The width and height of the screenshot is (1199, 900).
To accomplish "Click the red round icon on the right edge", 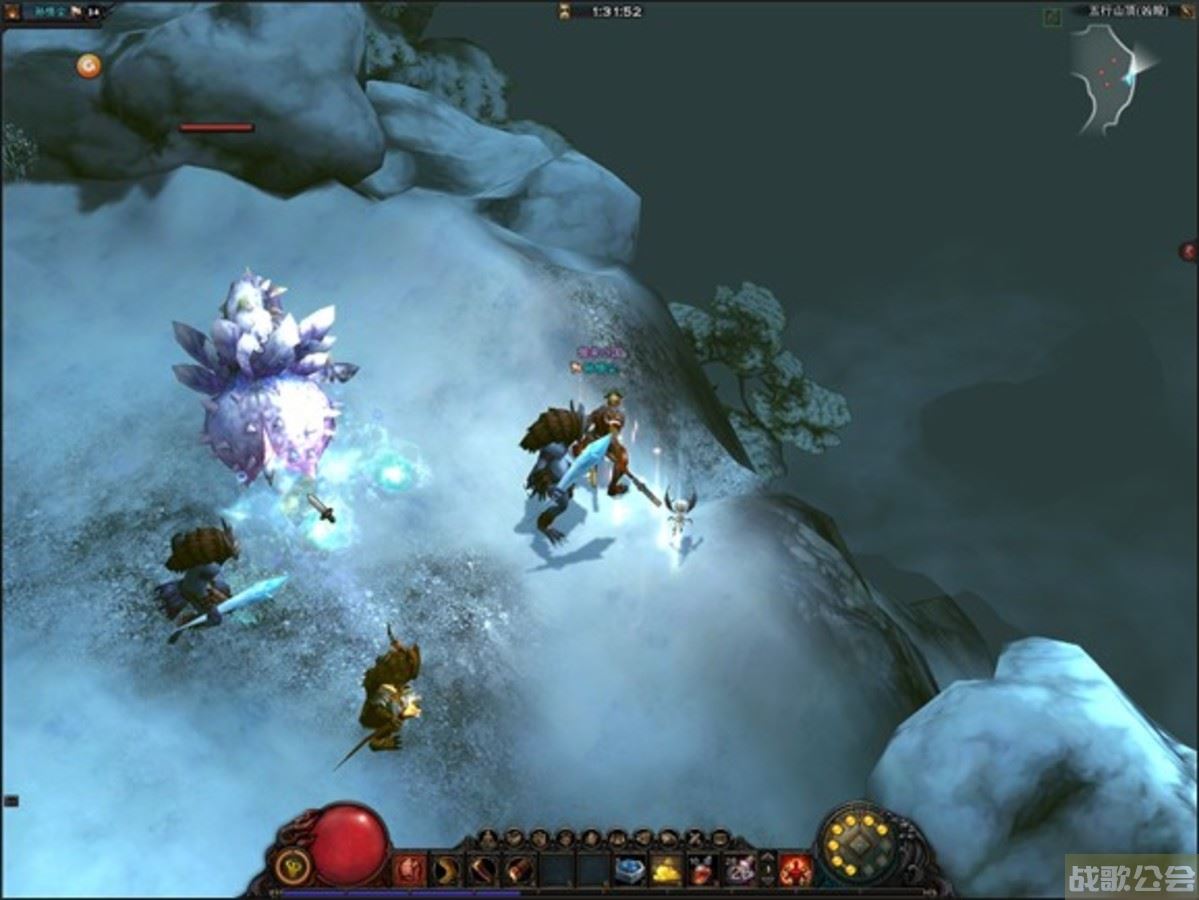I will tap(1188, 251).
